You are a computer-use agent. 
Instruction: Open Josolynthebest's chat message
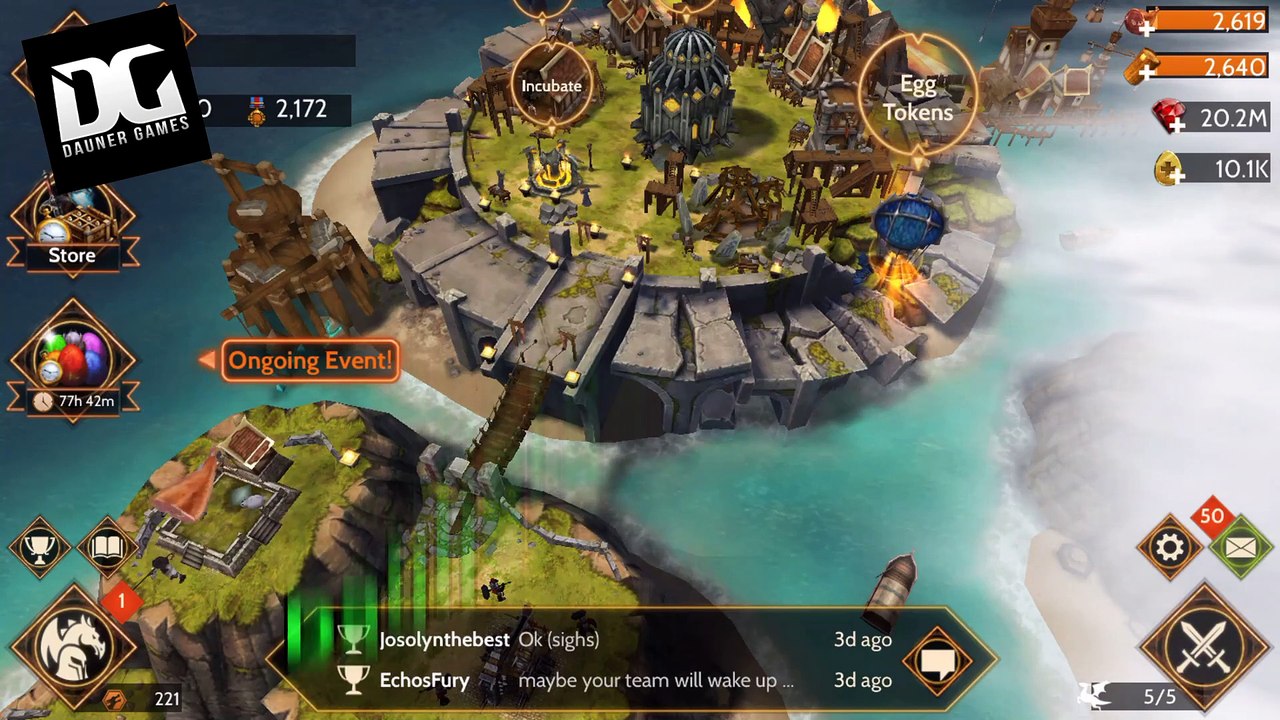600,639
